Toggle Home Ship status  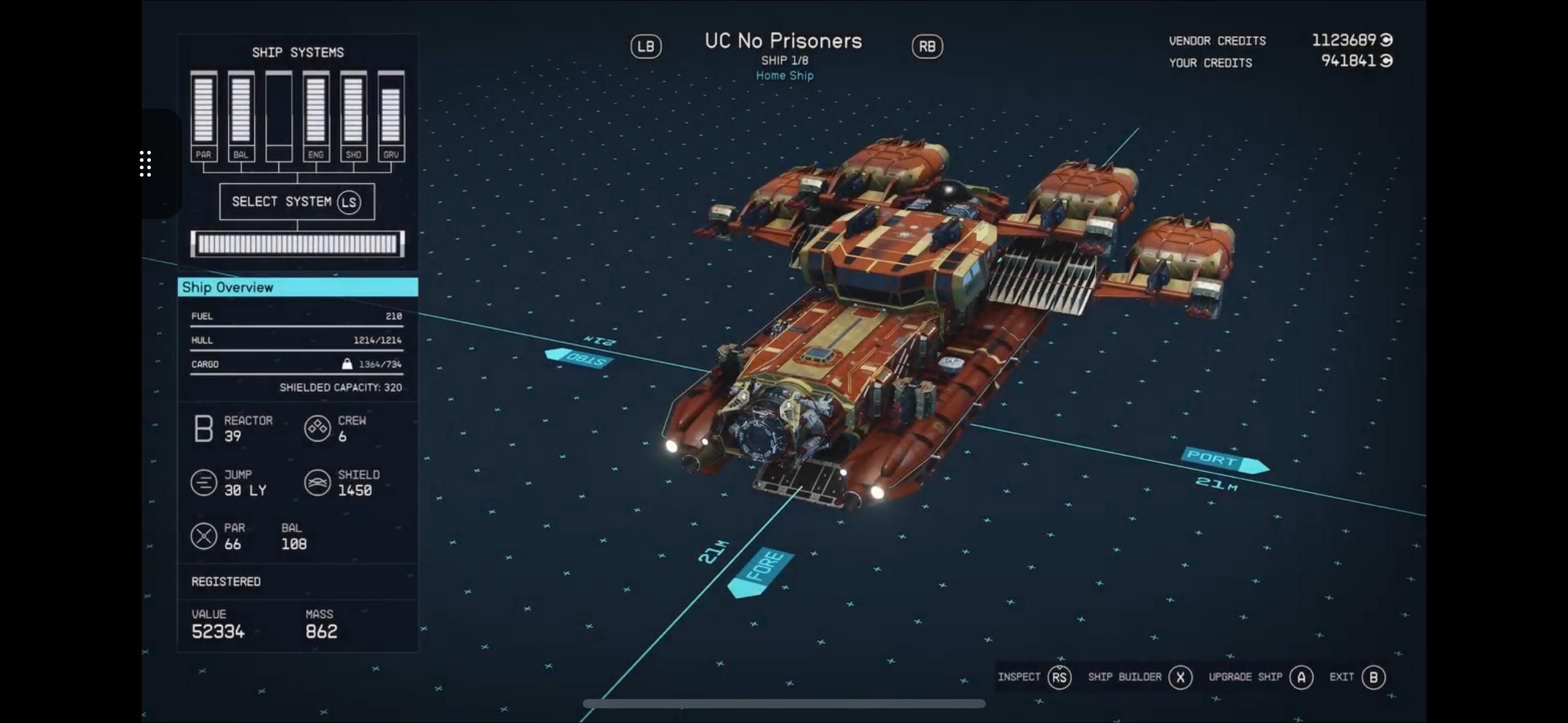point(785,75)
